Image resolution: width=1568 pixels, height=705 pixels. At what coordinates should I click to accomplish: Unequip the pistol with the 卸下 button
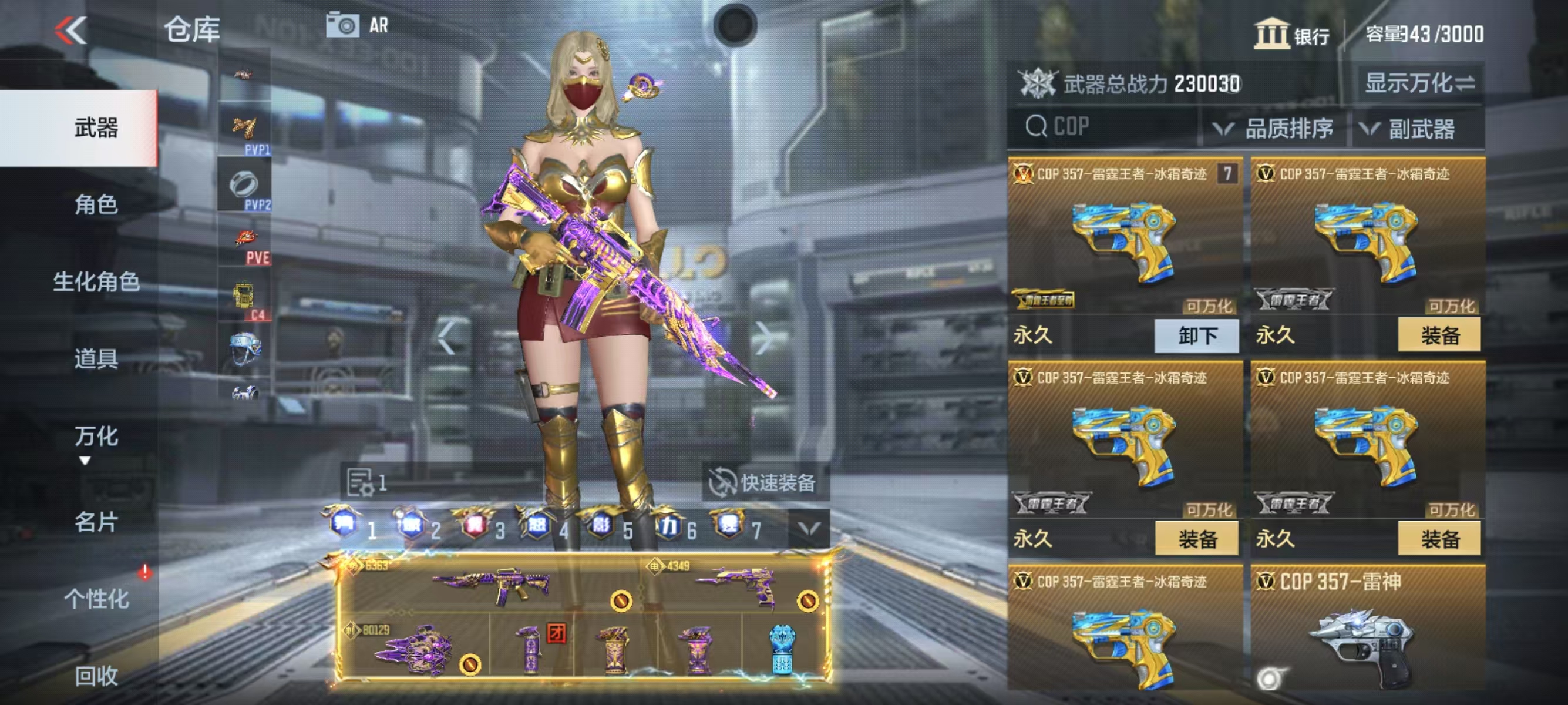point(1196,335)
